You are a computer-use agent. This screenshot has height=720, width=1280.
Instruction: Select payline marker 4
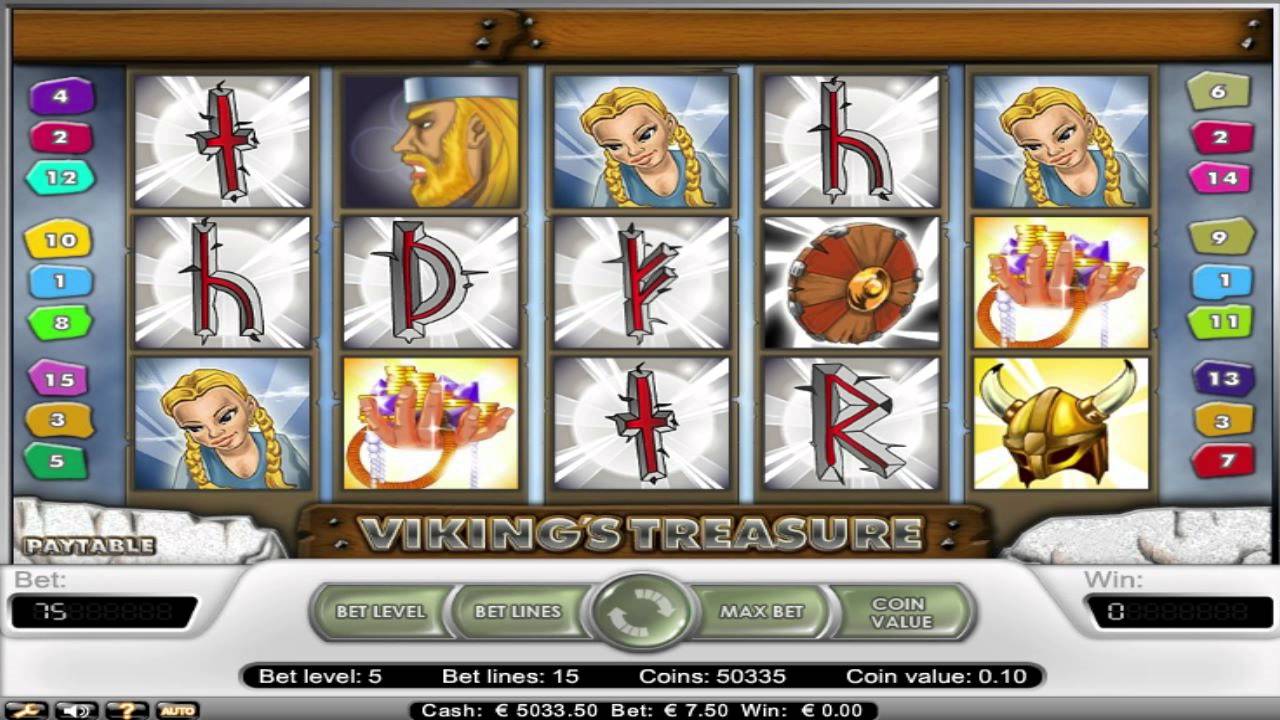pos(61,97)
